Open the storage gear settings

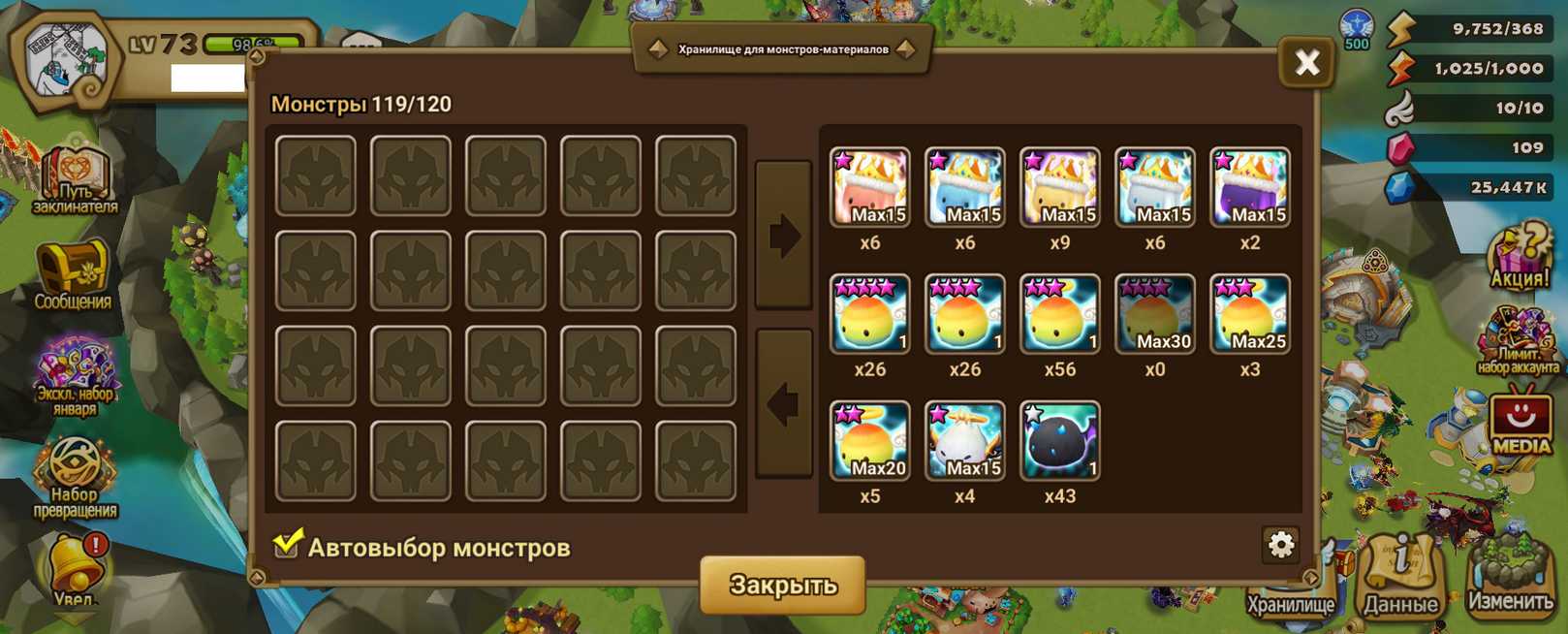1280,545
